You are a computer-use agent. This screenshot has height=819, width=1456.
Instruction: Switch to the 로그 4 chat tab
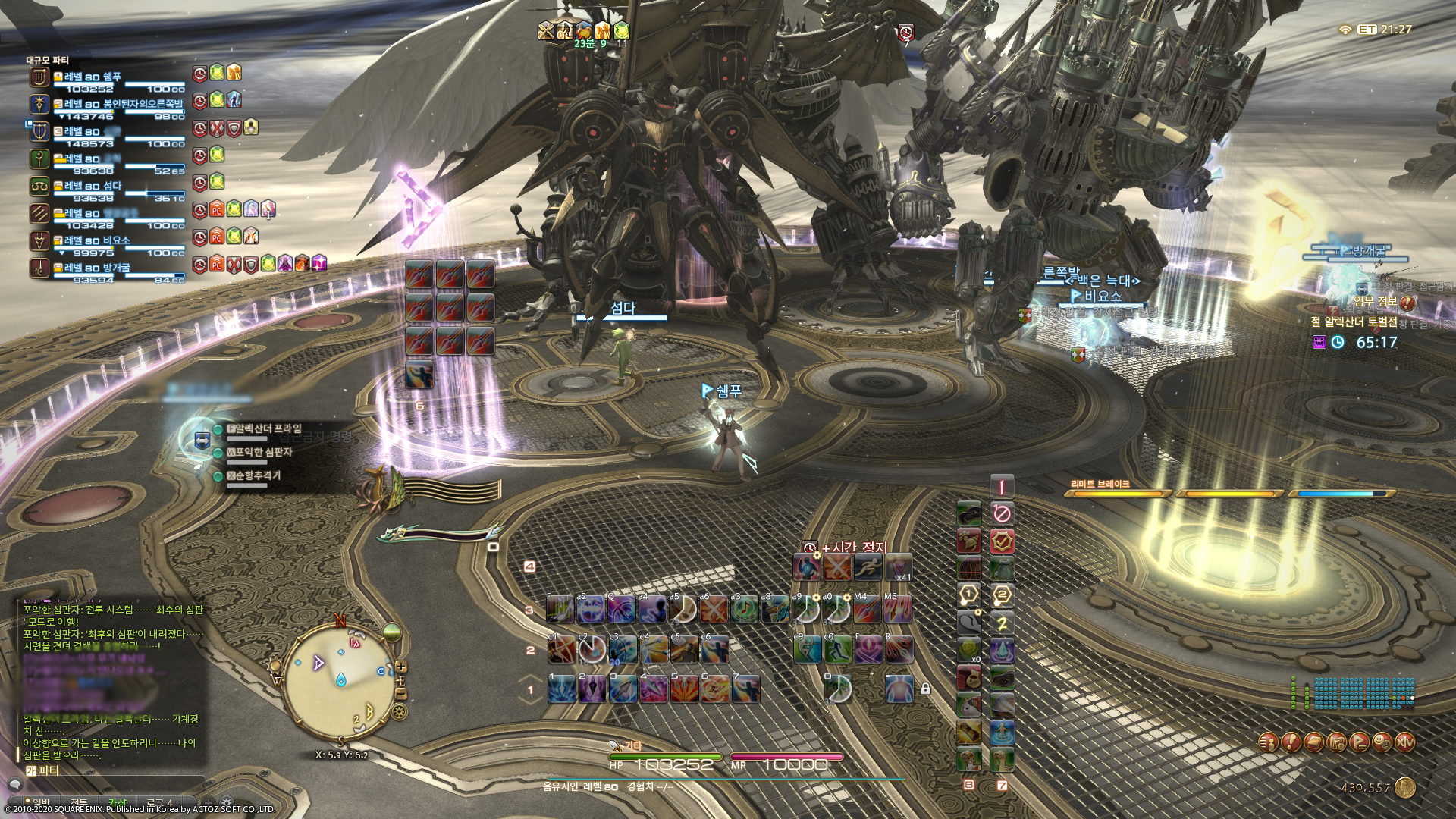coord(159,802)
